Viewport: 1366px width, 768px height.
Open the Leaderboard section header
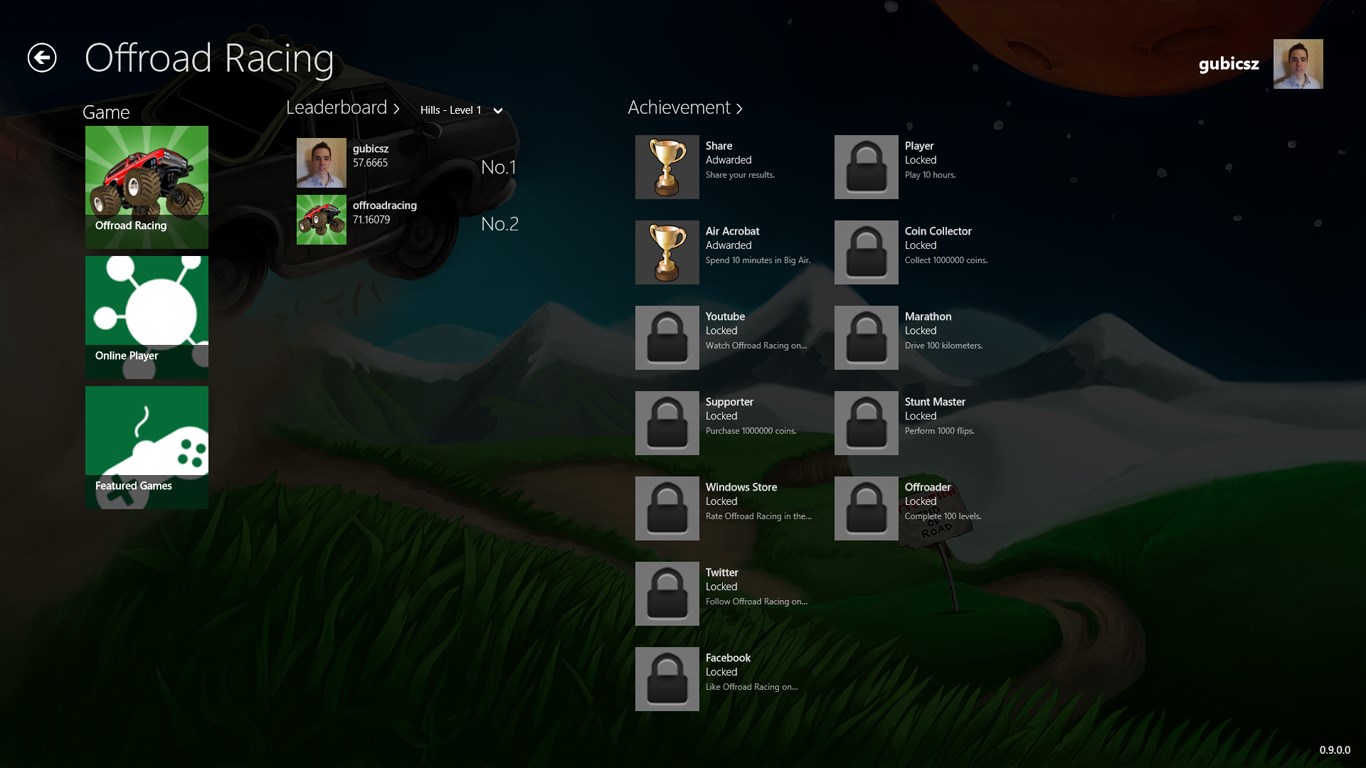[x=342, y=108]
